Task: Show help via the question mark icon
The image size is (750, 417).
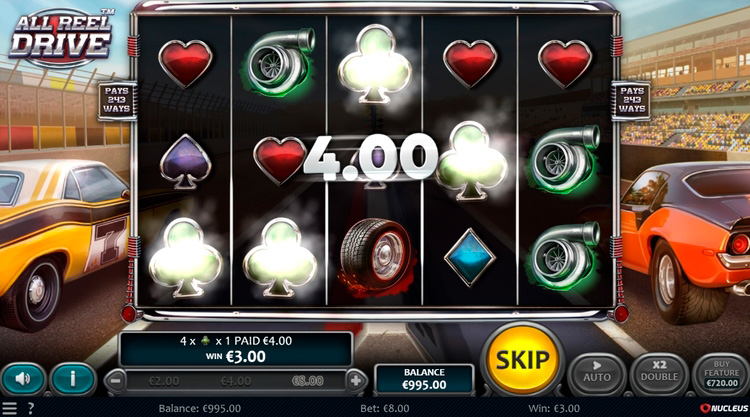Action: click(x=30, y=408)
